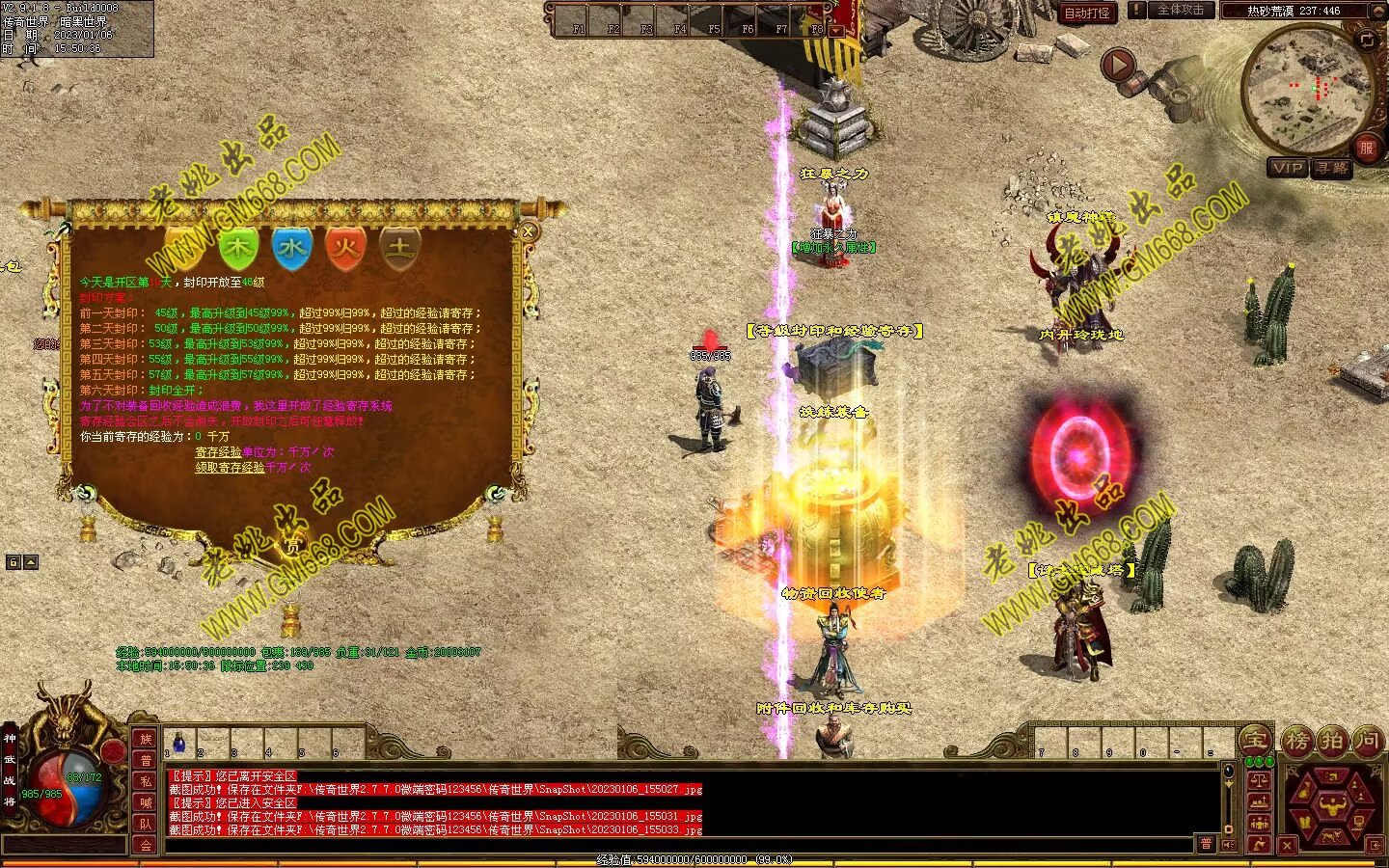
Task: Open the 榜 rankings button
Action: pyautogui.click(x=1295, y=741)
